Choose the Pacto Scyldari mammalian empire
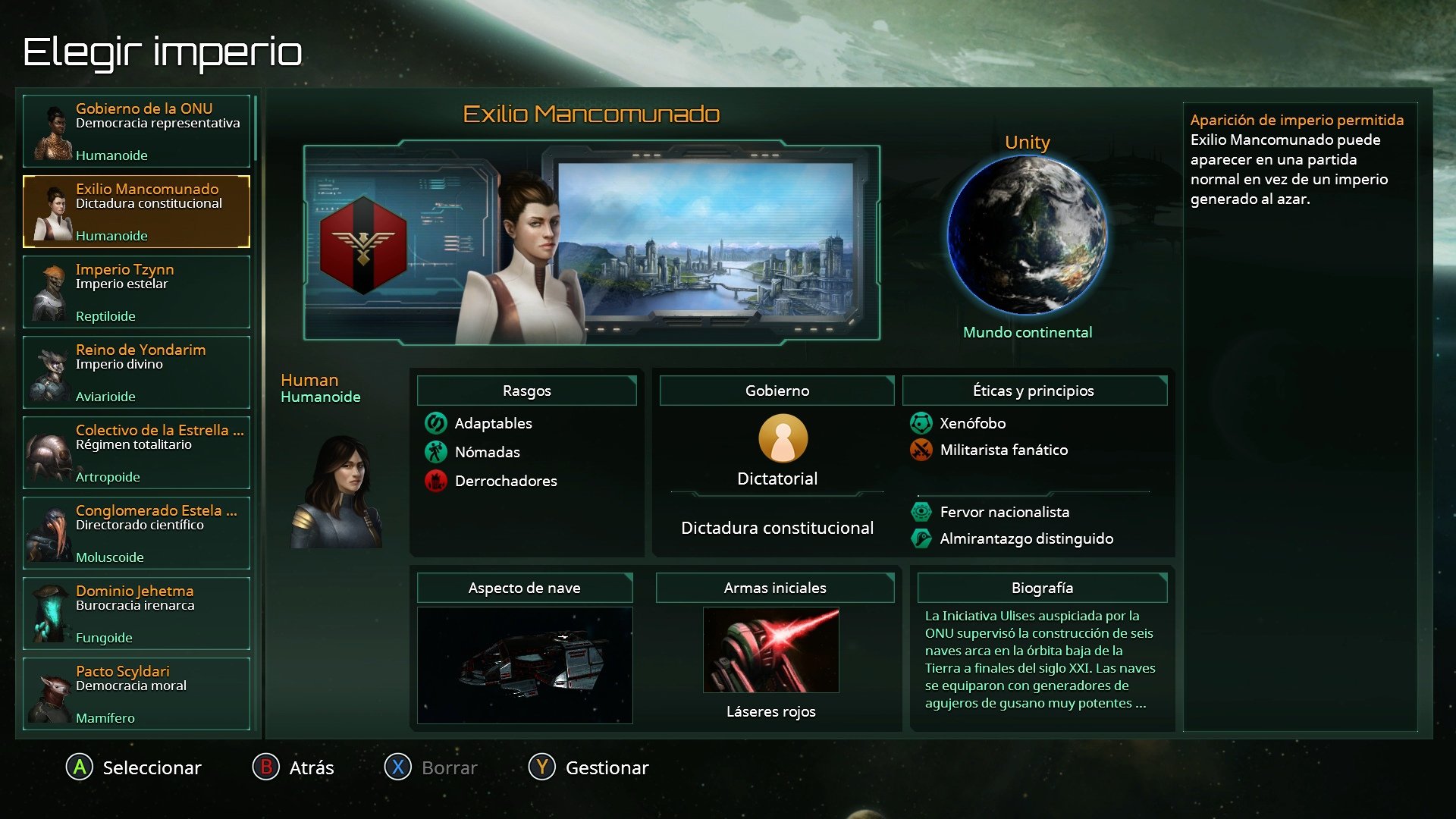 [x=136, y=694]
